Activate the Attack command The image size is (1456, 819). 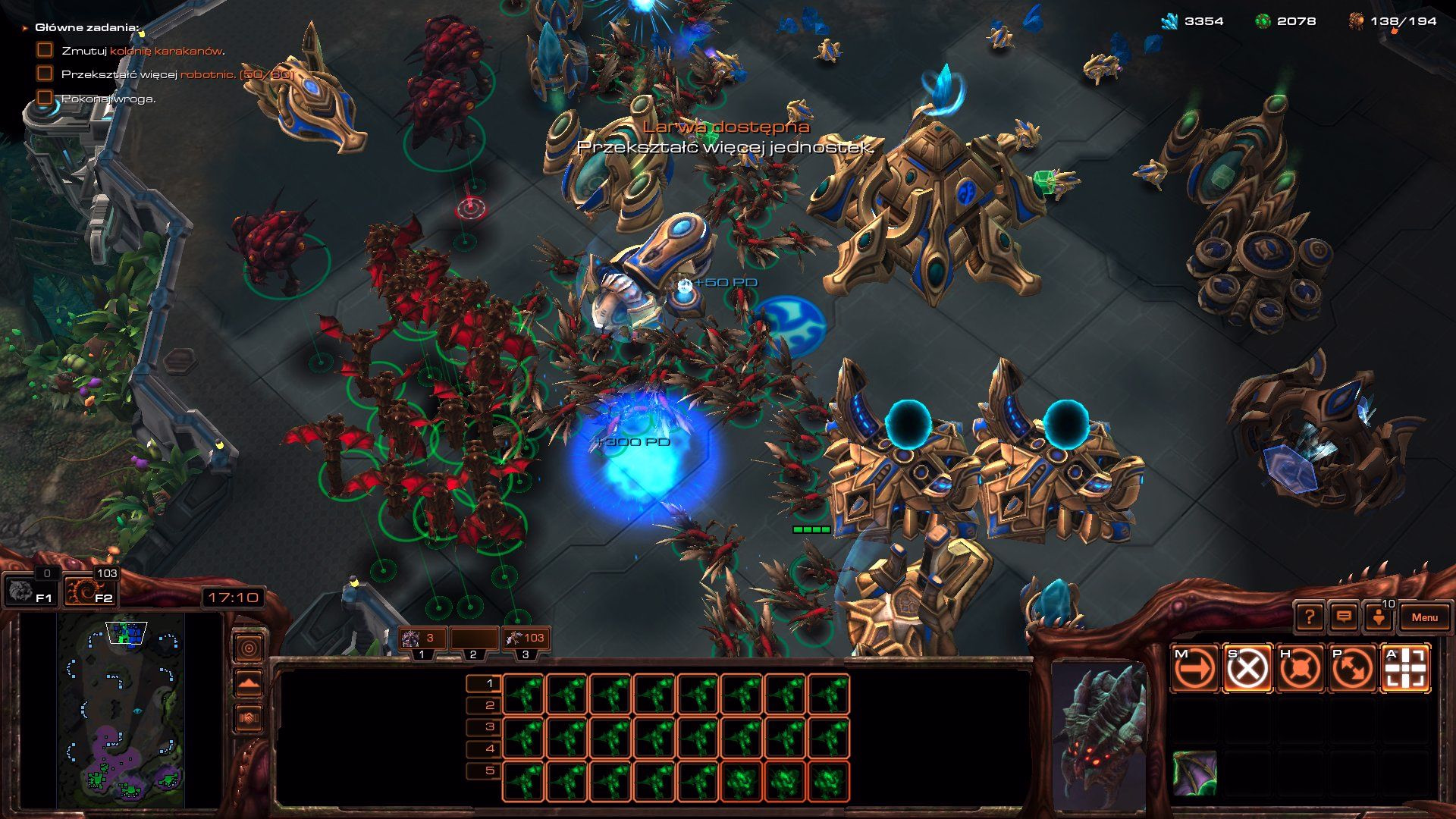tap(1405, 669)
